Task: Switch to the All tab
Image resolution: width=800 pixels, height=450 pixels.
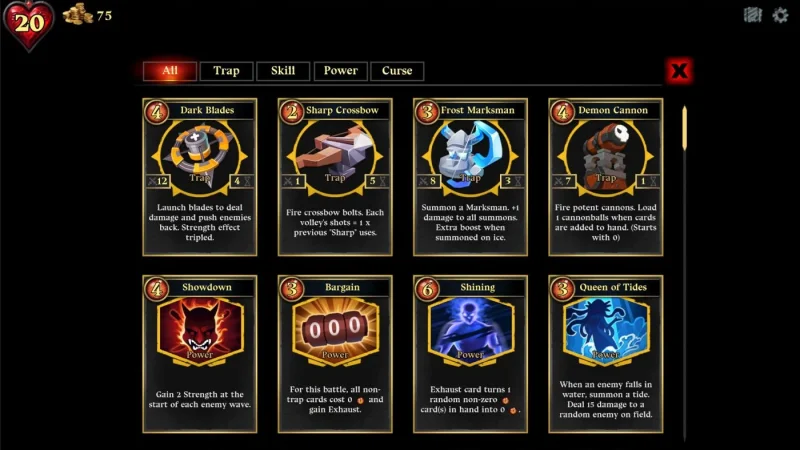Action: pyautogui.click(x=169, y=71)
